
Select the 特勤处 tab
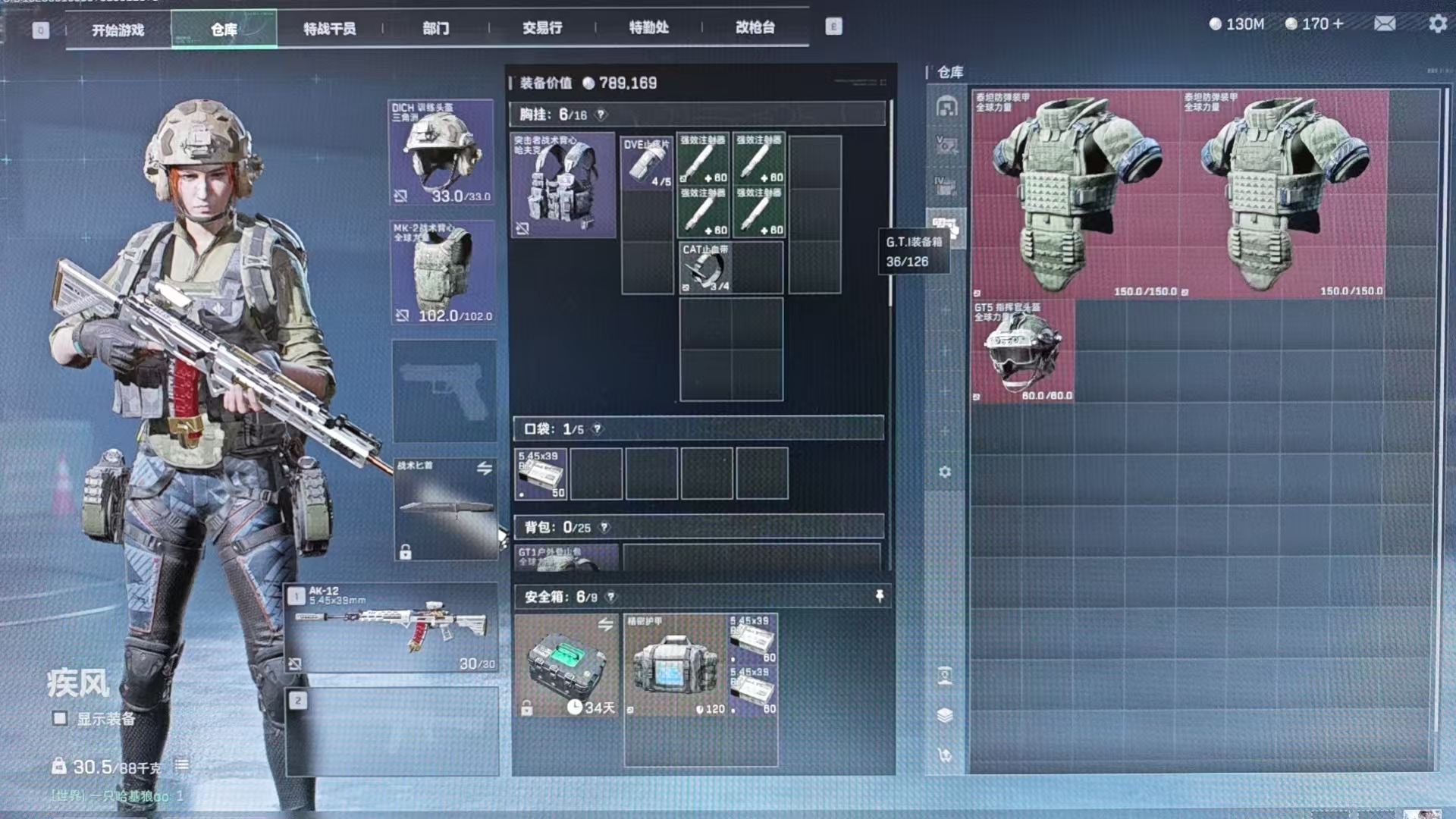tap(648, 28)
